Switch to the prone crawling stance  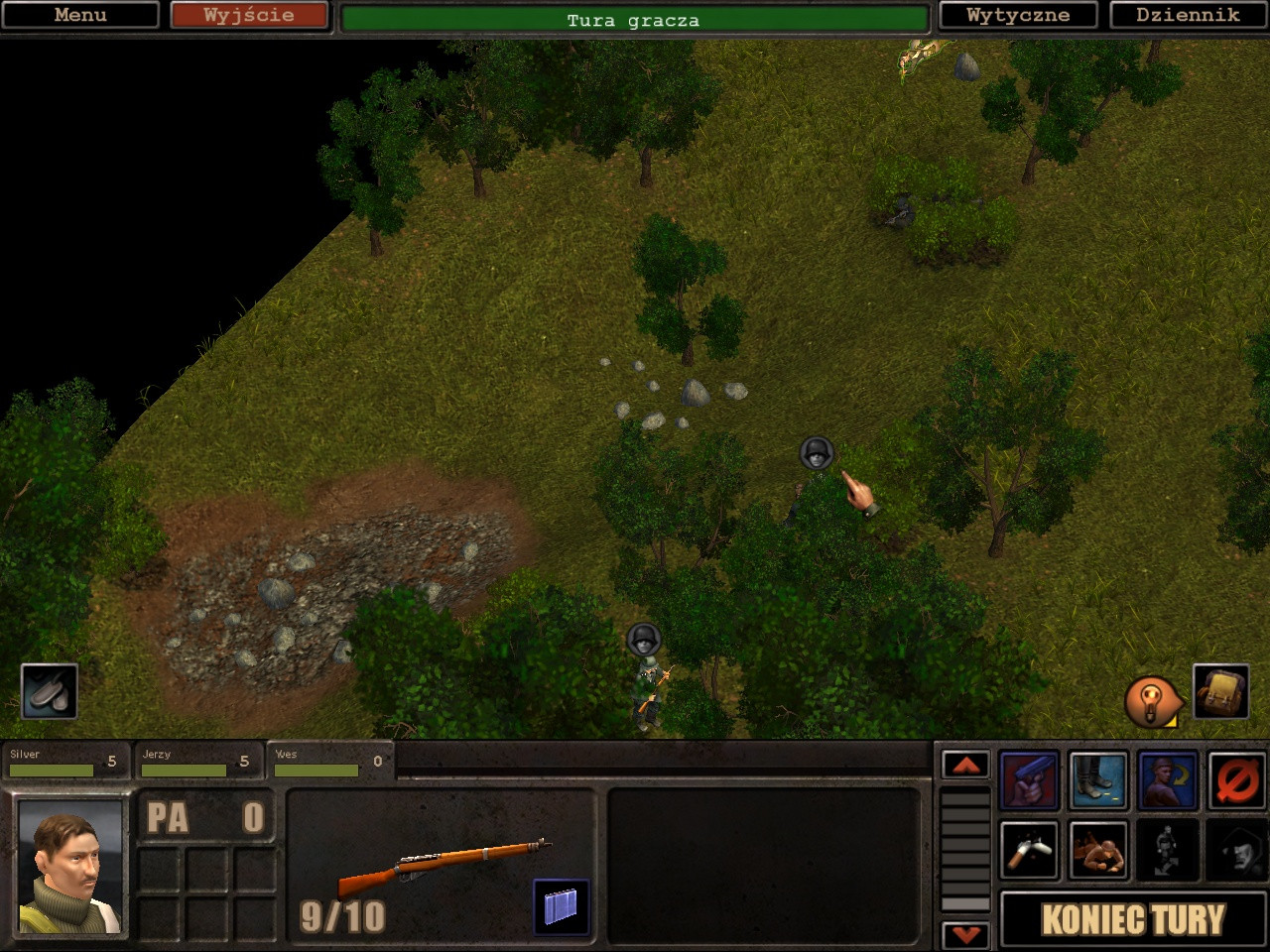pyautogui.click(x=1098, y=850)
